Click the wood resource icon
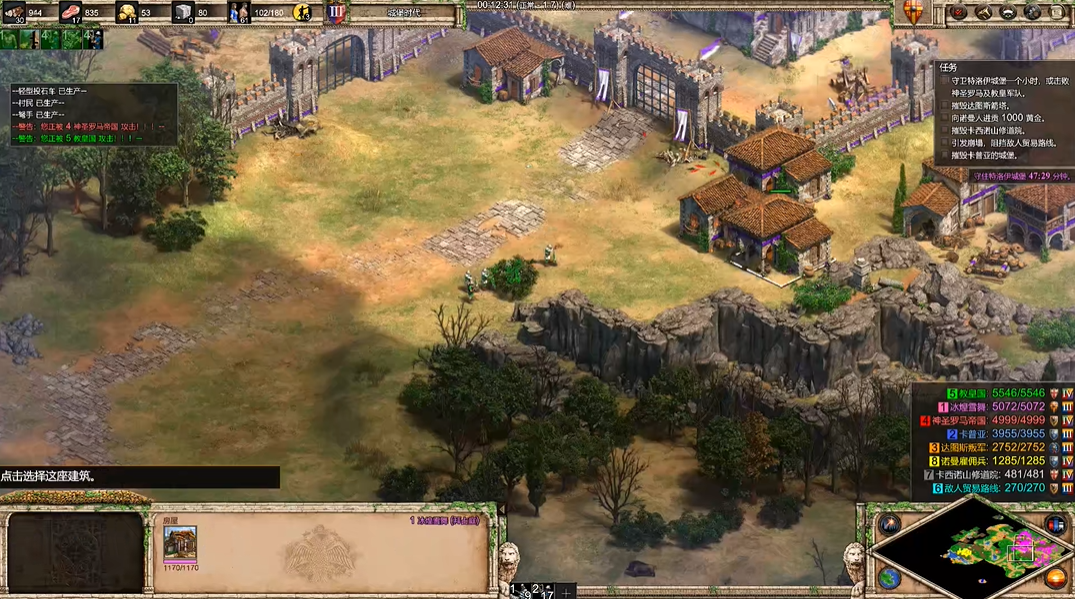 [15, 13]
